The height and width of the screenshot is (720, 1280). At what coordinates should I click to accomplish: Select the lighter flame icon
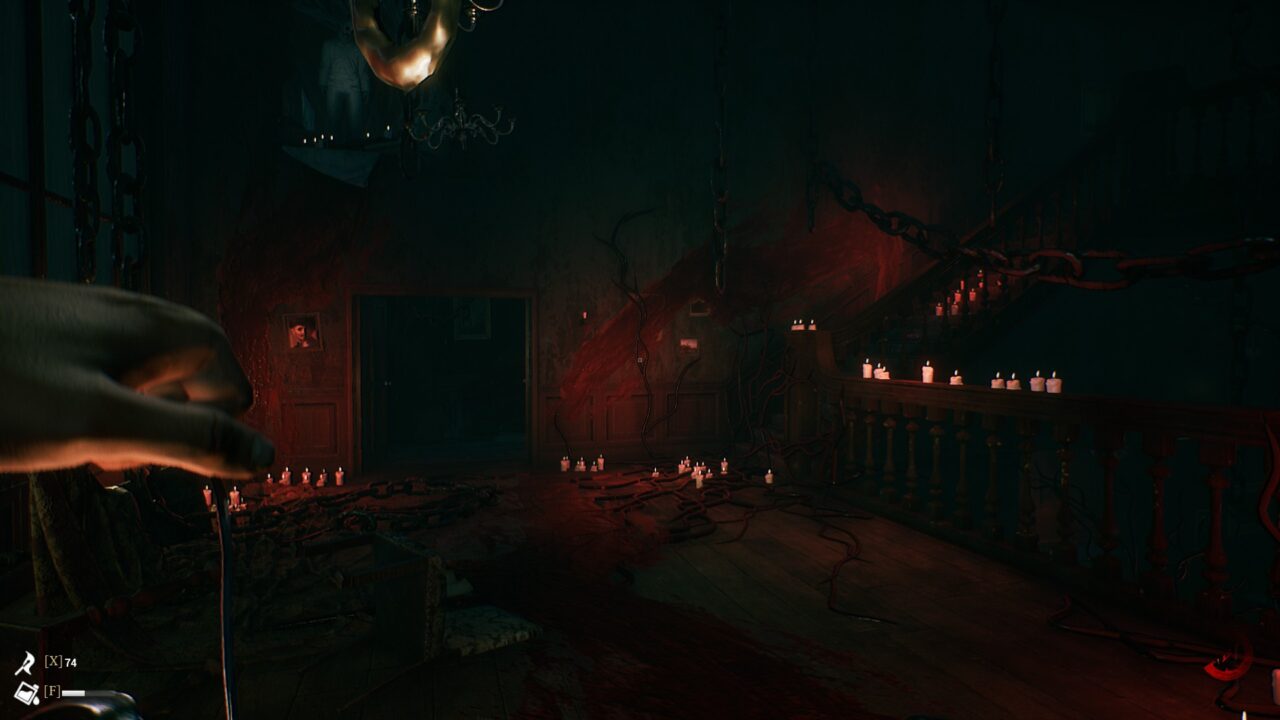[x=24, y=663]
